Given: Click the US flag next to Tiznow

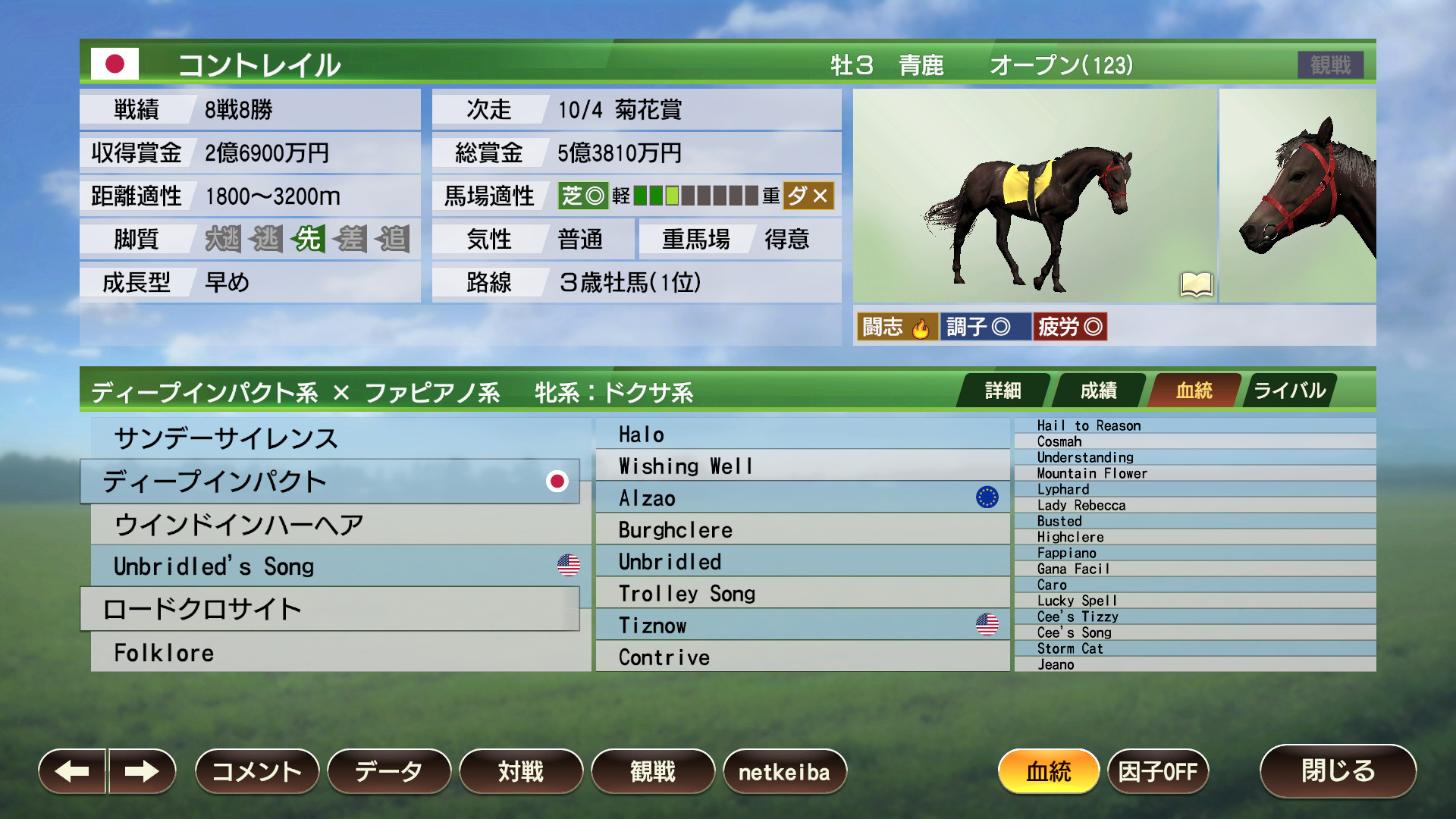Looking at the screenshot, I should (987, 624).
